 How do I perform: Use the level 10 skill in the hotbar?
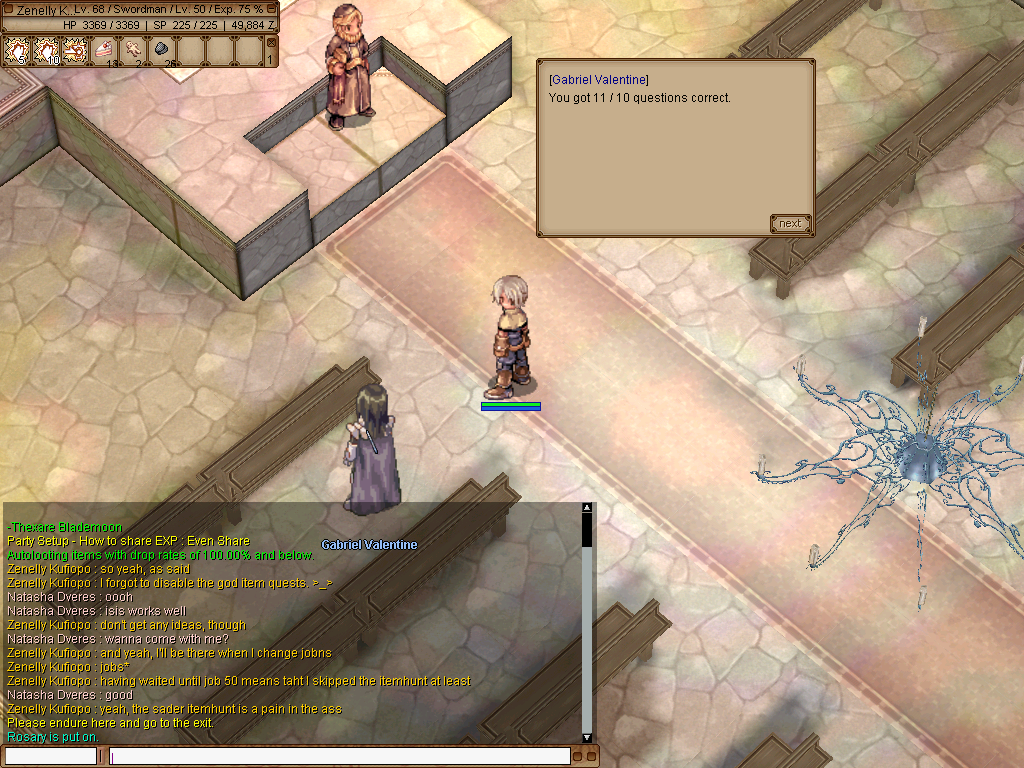coord(47,50)
